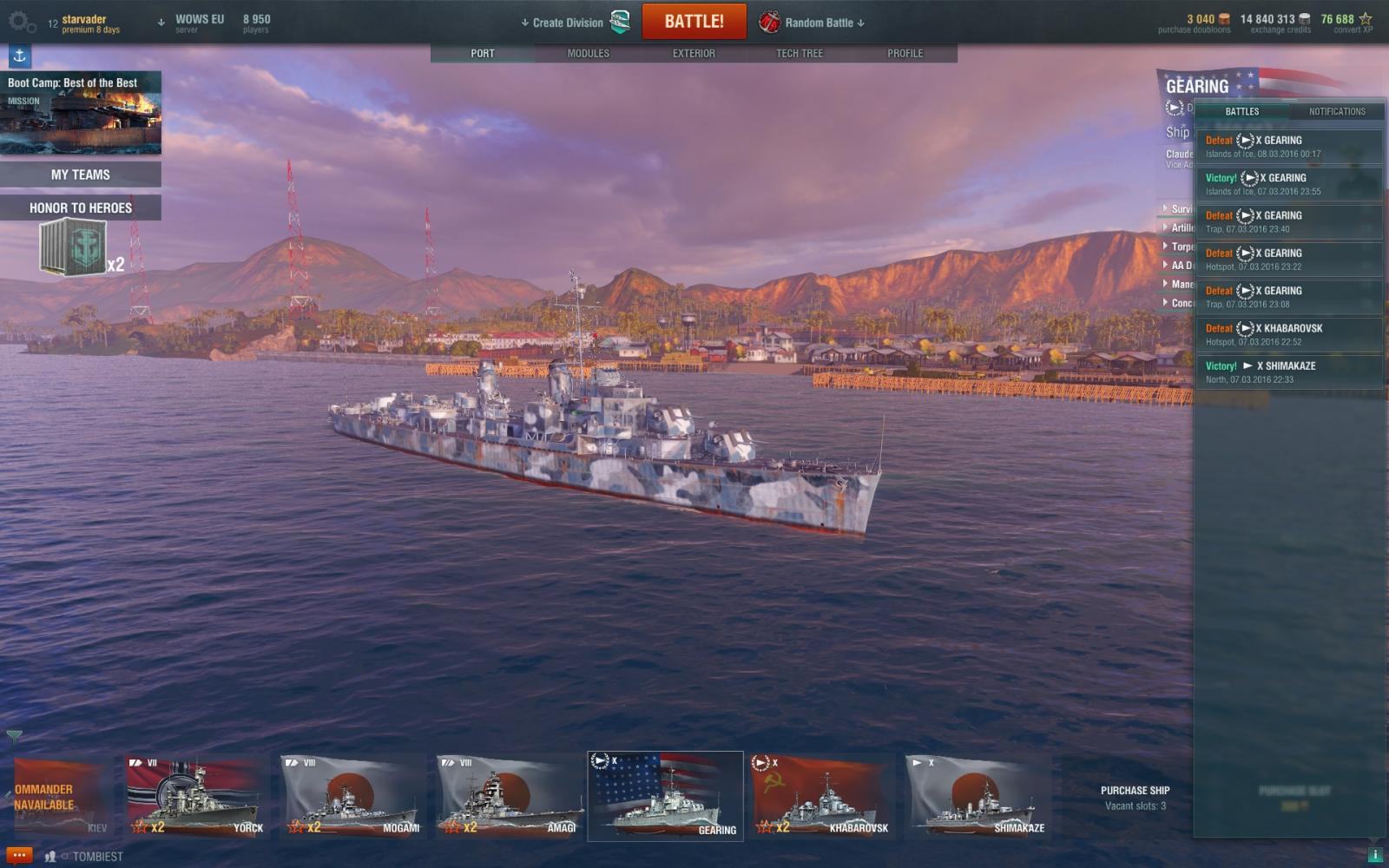Open the settings gear icon
The height and width of the screenshot is (868, 1389).
21,22
